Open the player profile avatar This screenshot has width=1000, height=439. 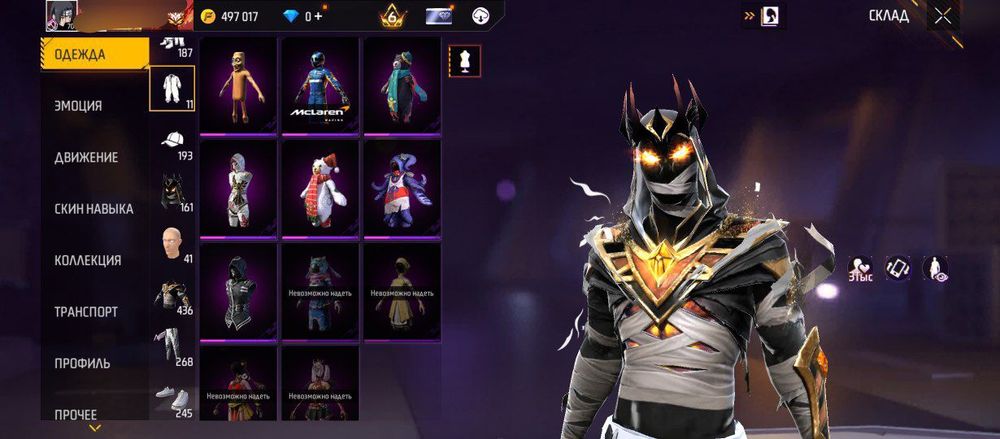click(60, 15)
